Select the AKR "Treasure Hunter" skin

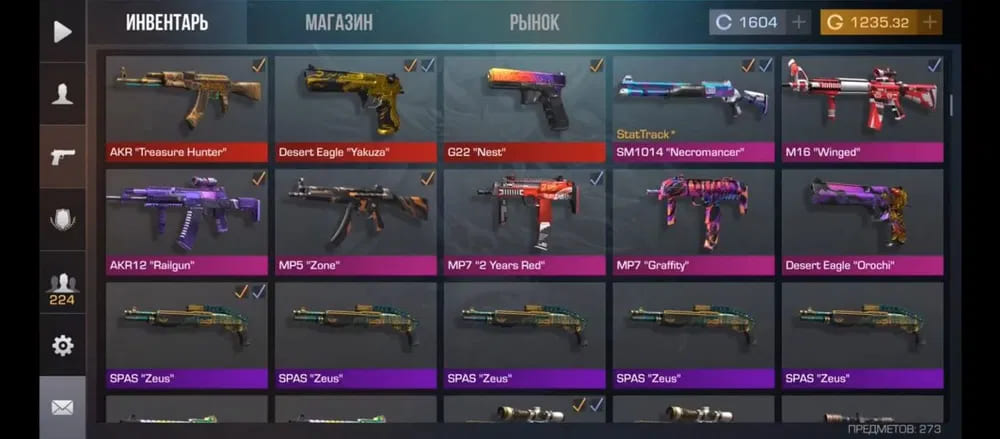pyautogui.click(x=186, y=107)
